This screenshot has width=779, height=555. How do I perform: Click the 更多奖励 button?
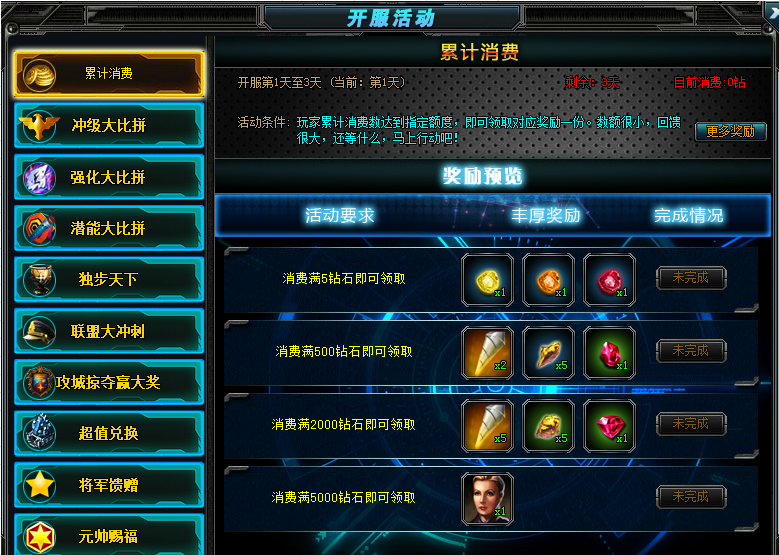(730, 131)
